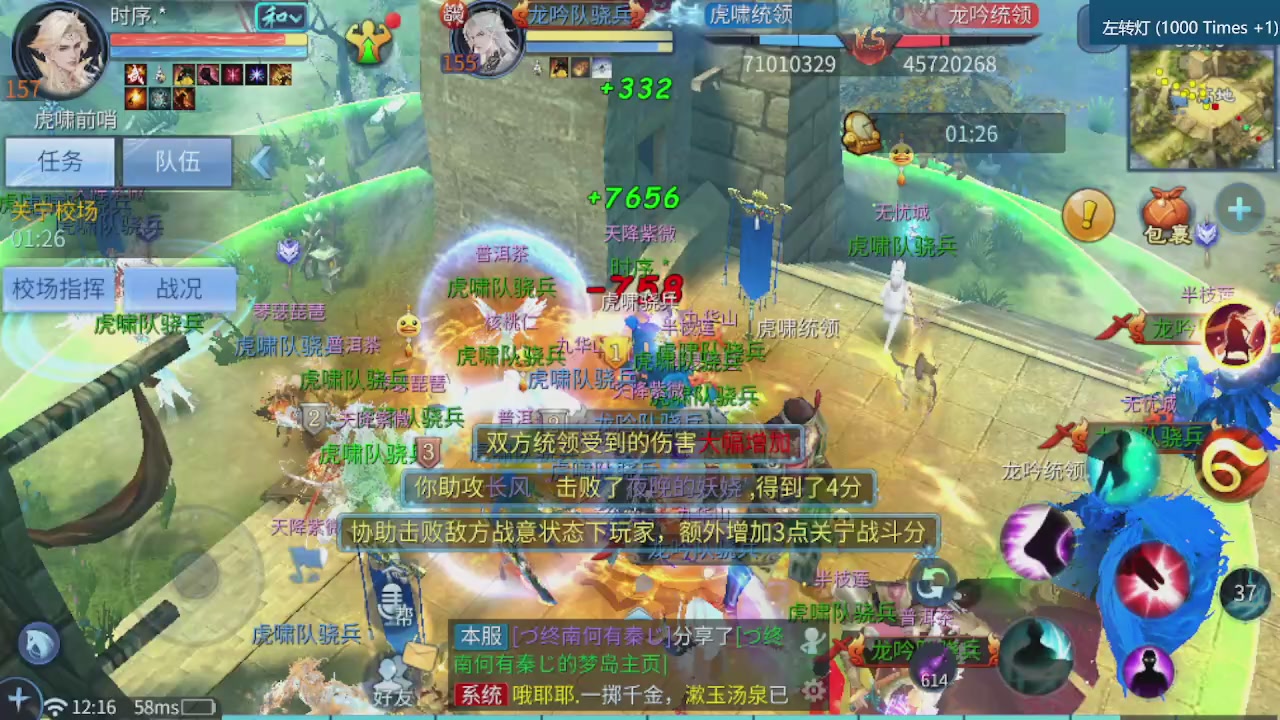Screen dimensions: 1280x720
Task: Switch to the 任务 tab
Action: coord(58,162)
